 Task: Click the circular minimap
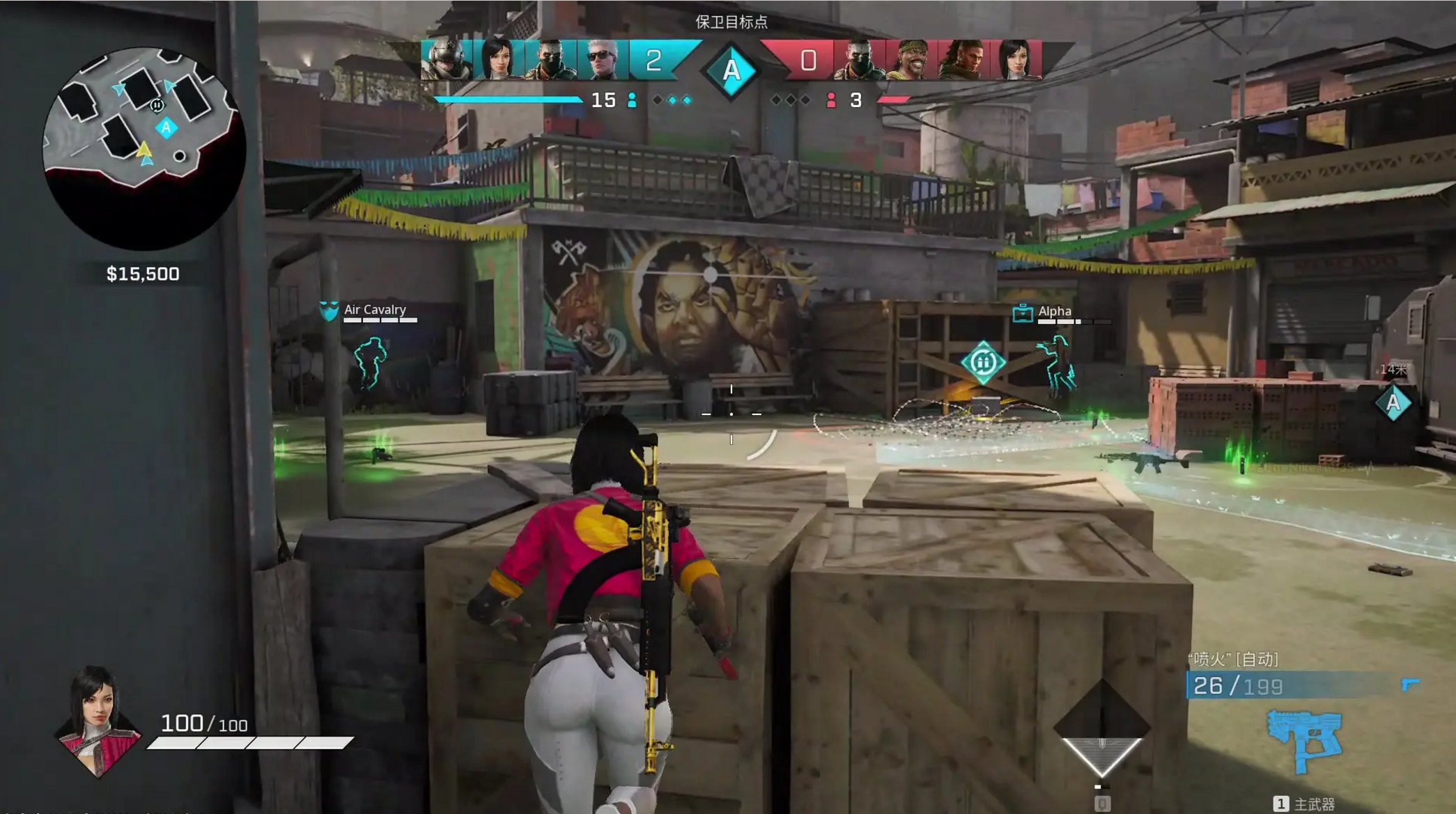144,148
